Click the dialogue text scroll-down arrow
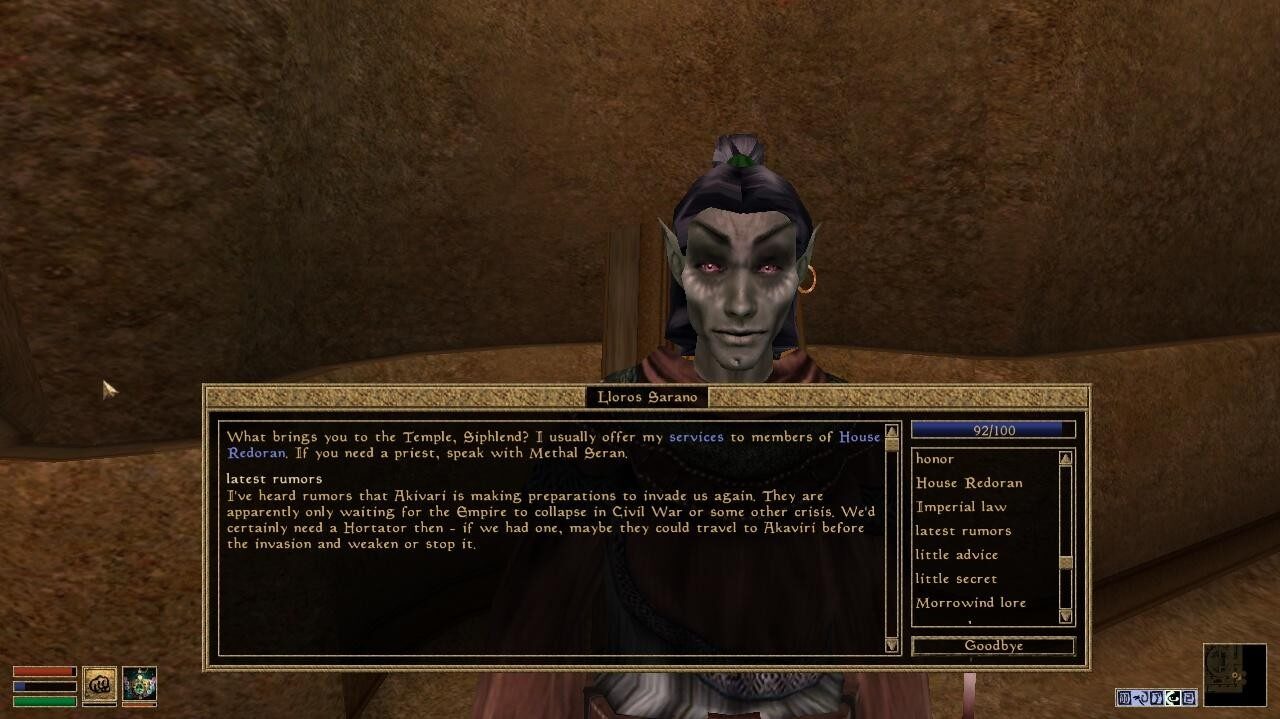This screenshot has height=719, width=1280. point(892,646)
